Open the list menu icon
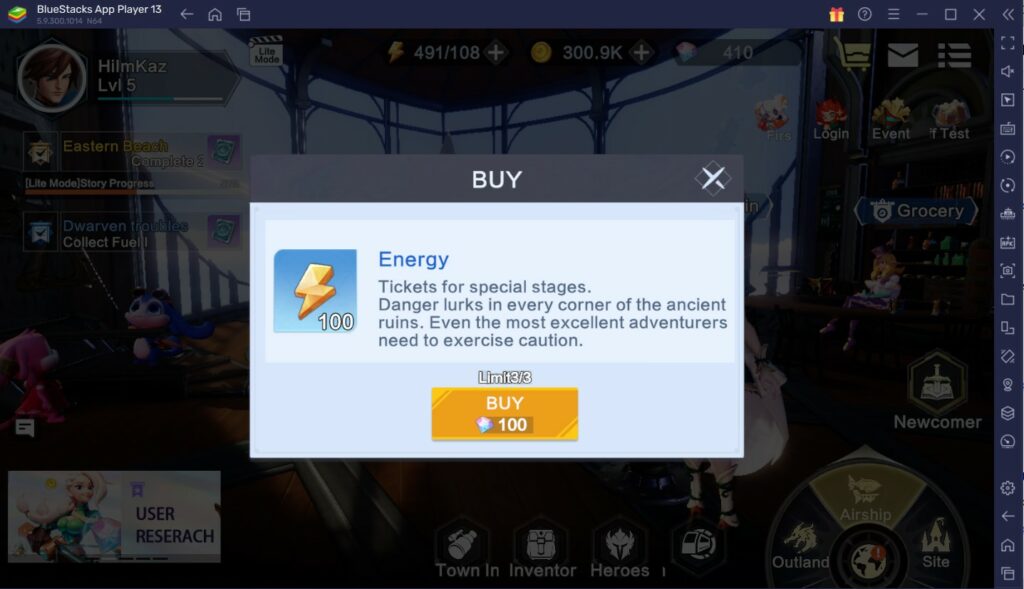1024x589 pixels. [x=954, y=55]
